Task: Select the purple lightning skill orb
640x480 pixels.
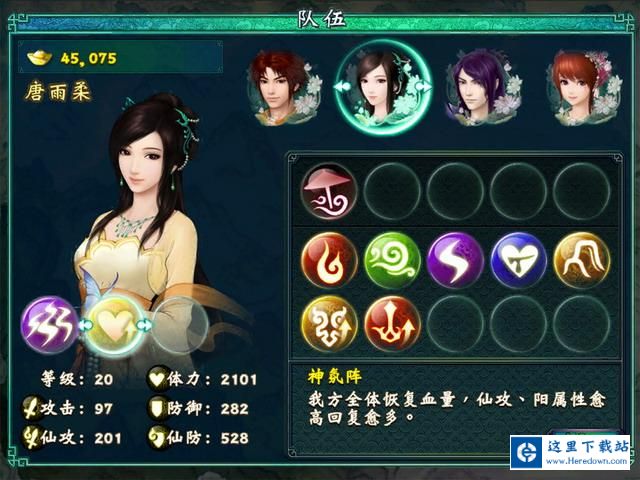Action: pyautogui.click(x=455, y=260)
